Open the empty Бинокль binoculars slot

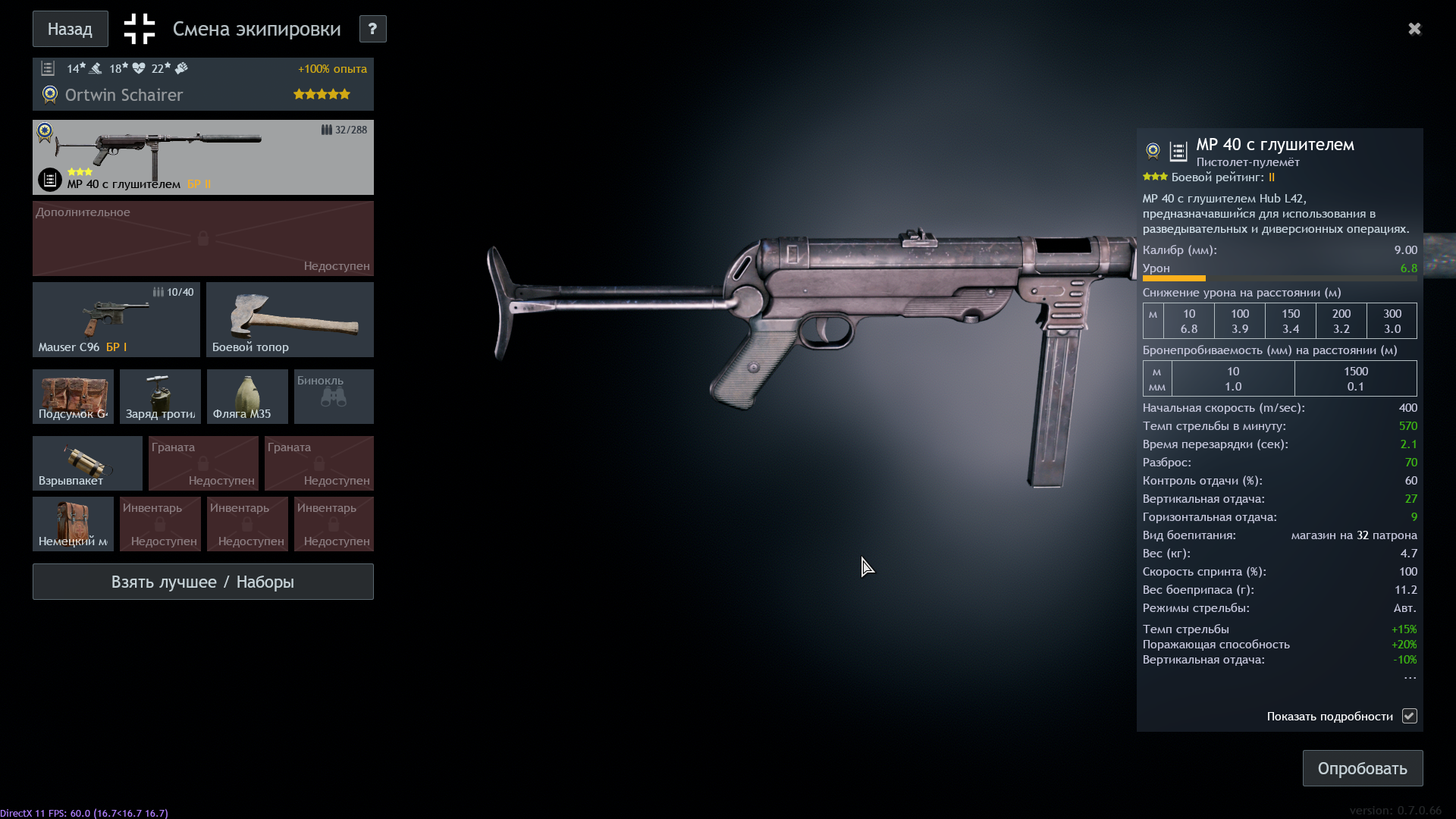[x=334, y=396]
